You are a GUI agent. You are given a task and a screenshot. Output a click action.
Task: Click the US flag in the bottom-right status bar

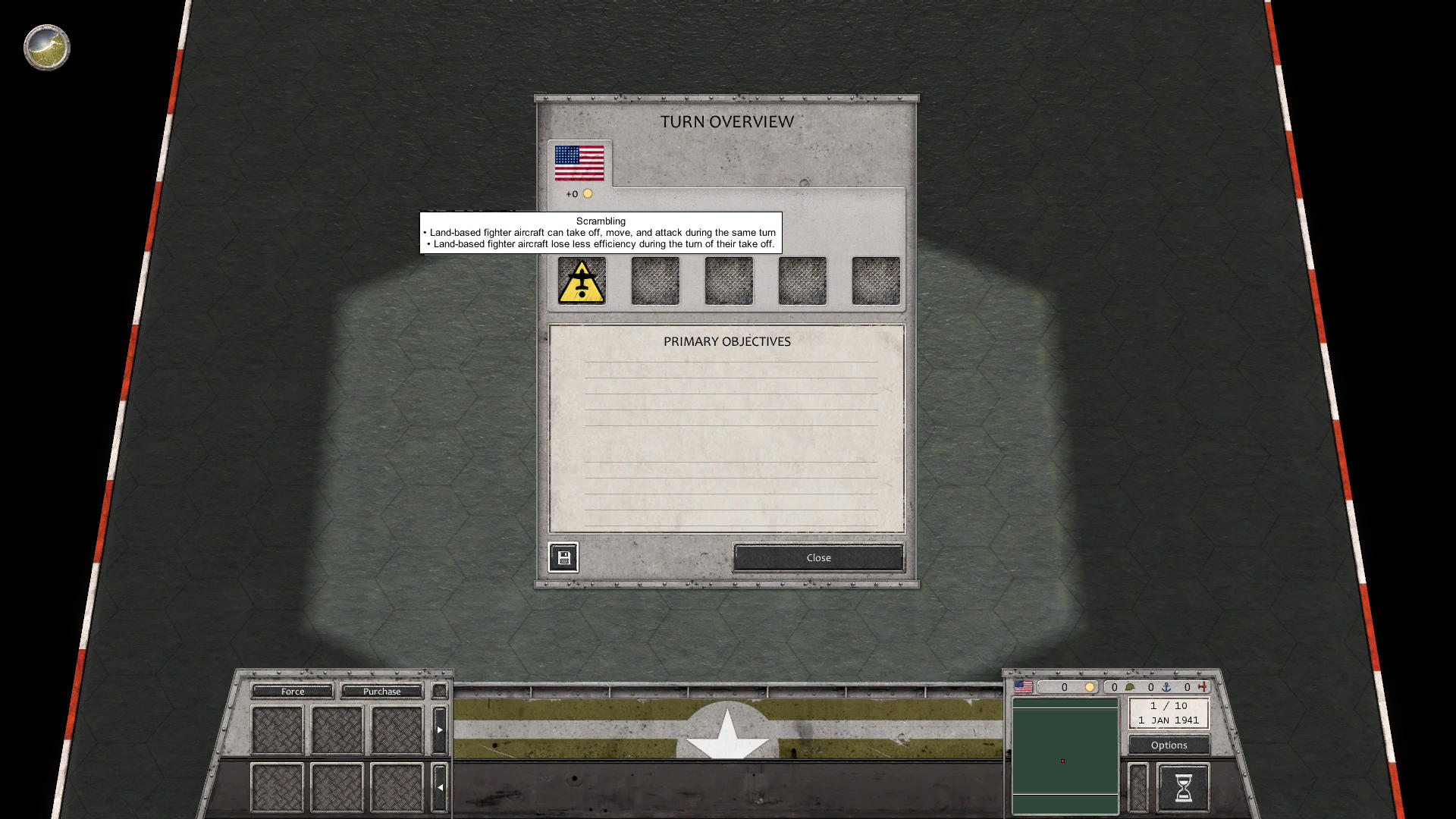pos(1022,688)
